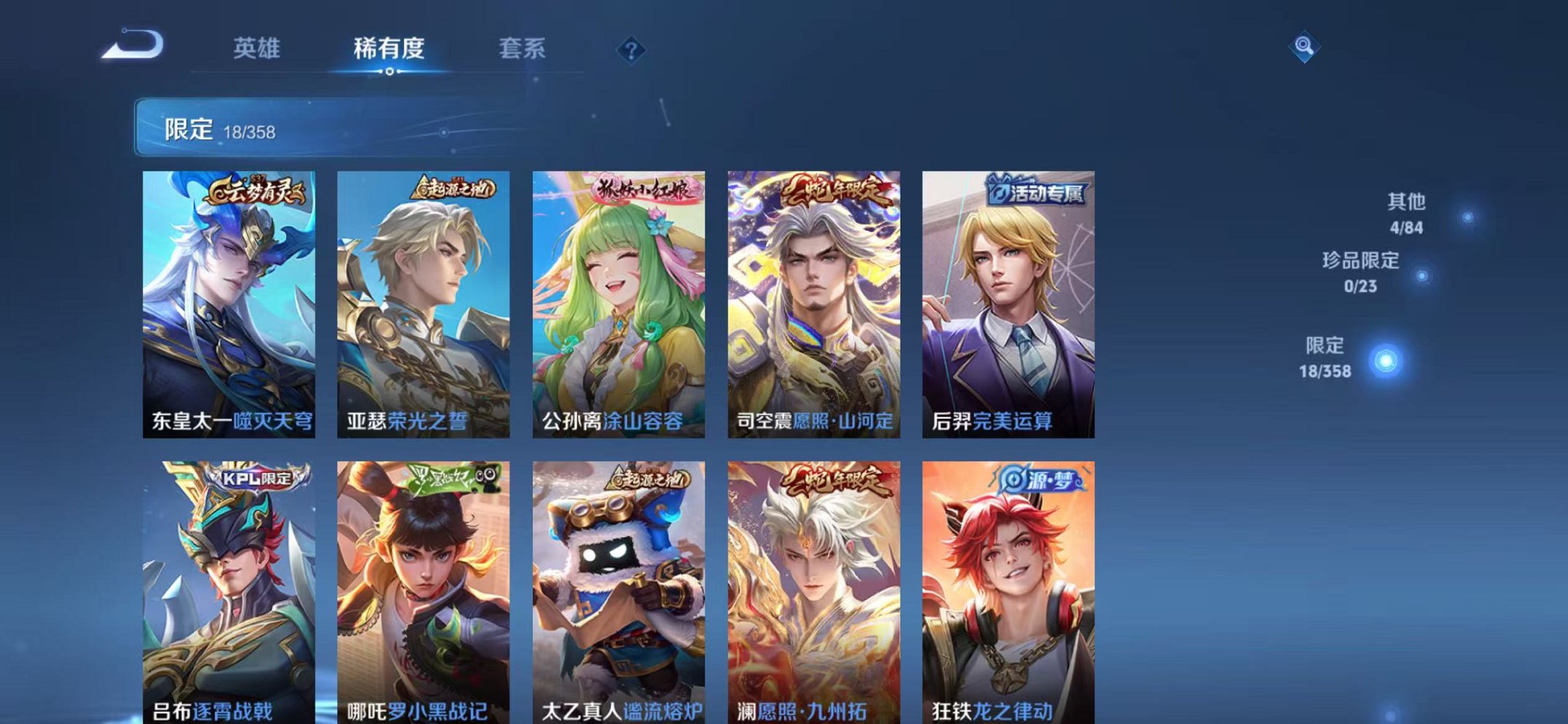Switch to the 英雄 tab
The image size is (1568, 724).
click(259, 48)
